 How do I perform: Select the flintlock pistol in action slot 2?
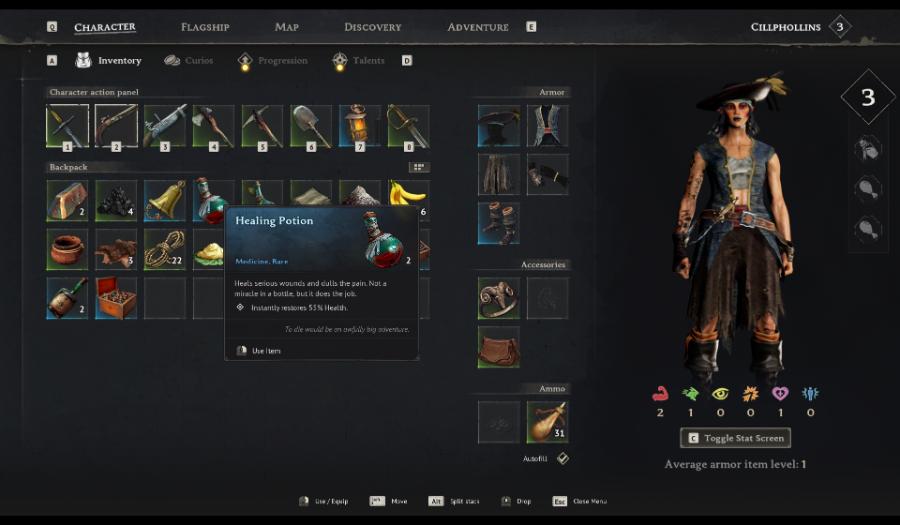coord(116,126)
